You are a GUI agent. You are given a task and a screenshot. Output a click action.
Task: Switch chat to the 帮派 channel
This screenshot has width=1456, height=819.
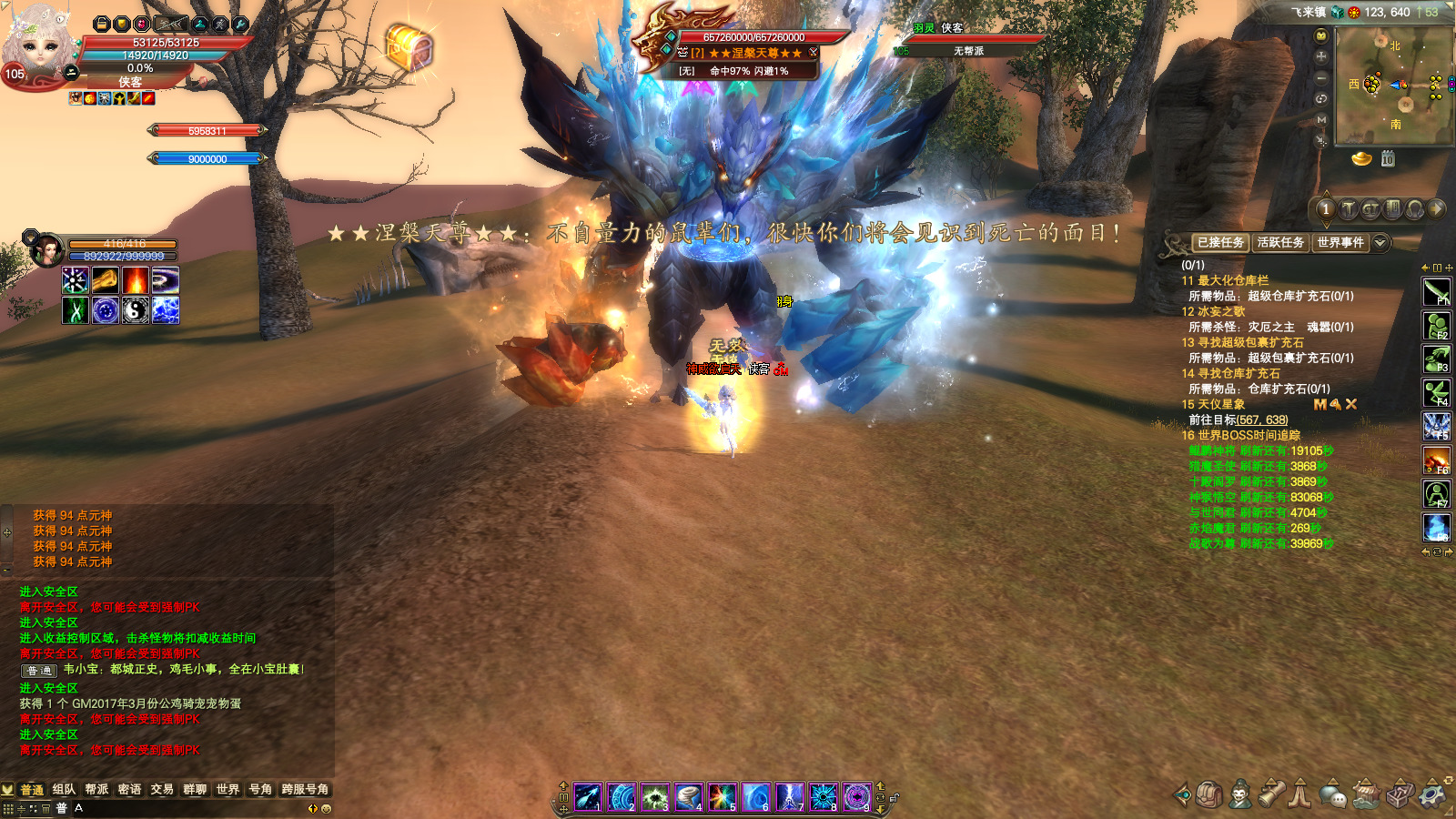[96, 790]
